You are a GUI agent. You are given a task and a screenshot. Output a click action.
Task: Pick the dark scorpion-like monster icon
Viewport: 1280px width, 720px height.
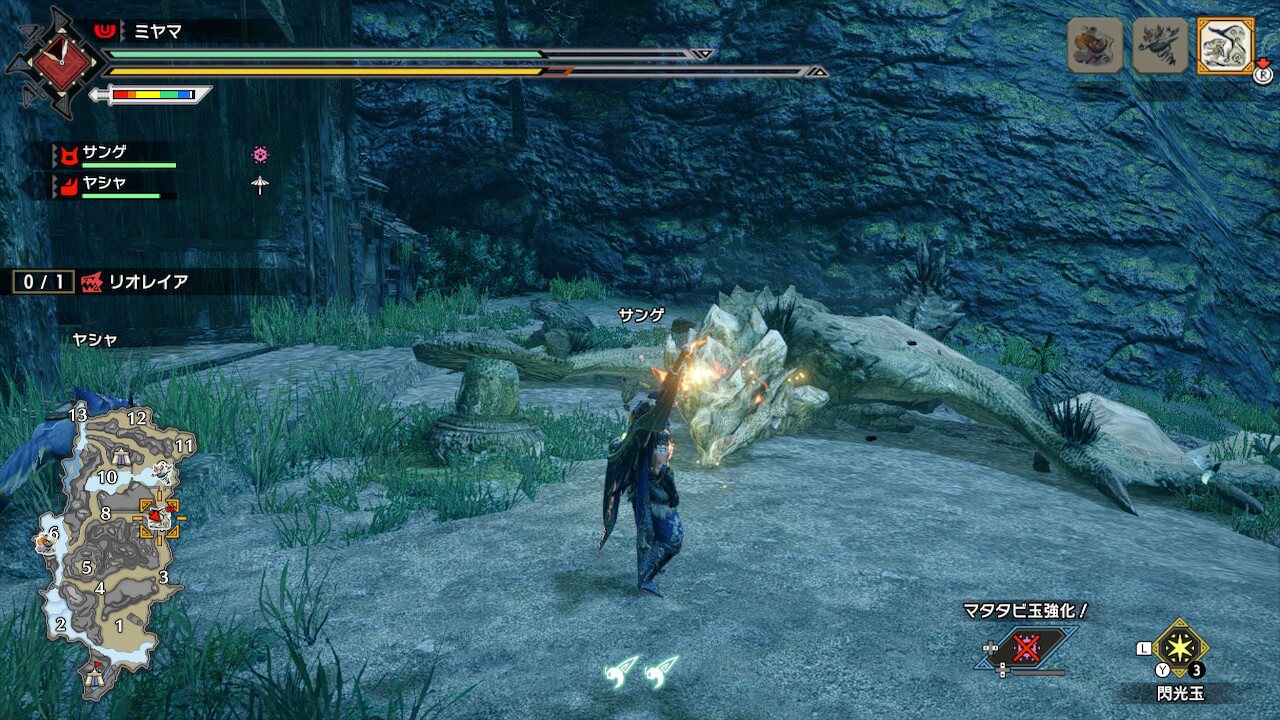pyautogui.click(x=1160, y=45)
